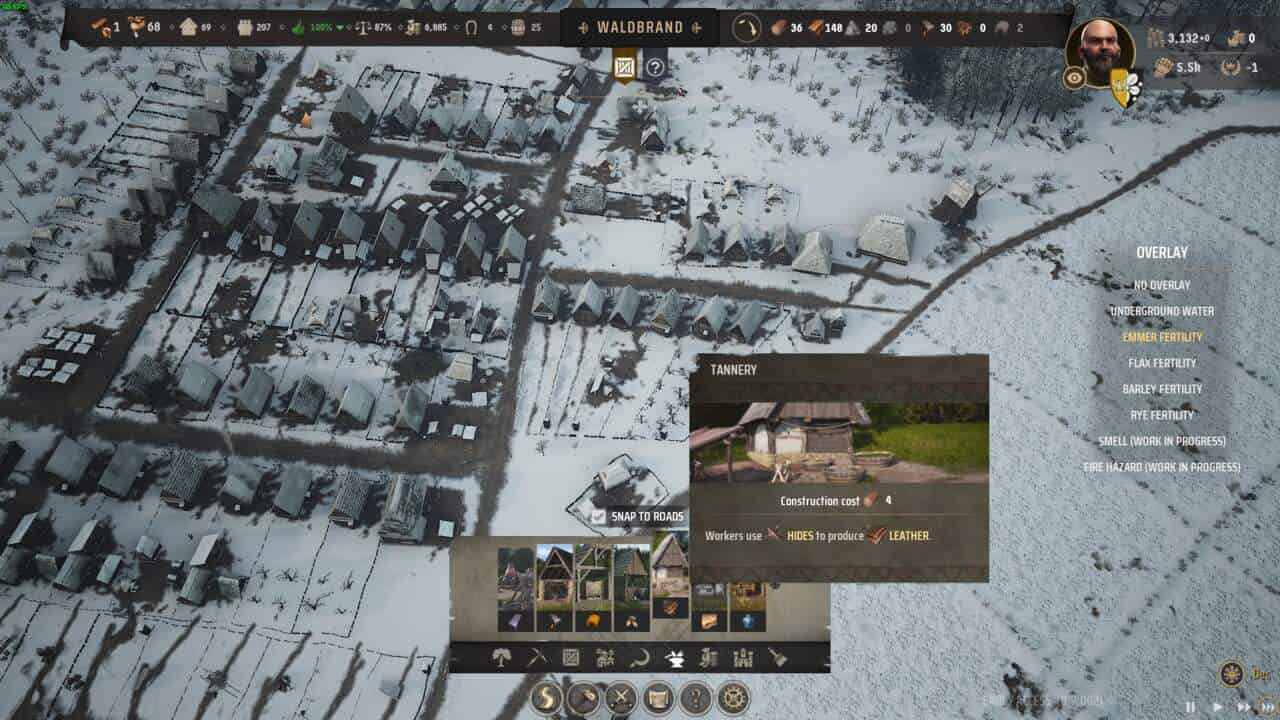The image size is (1280, 720).
Task: Set game to normal play speed
Action: (x=1217, y=707)
